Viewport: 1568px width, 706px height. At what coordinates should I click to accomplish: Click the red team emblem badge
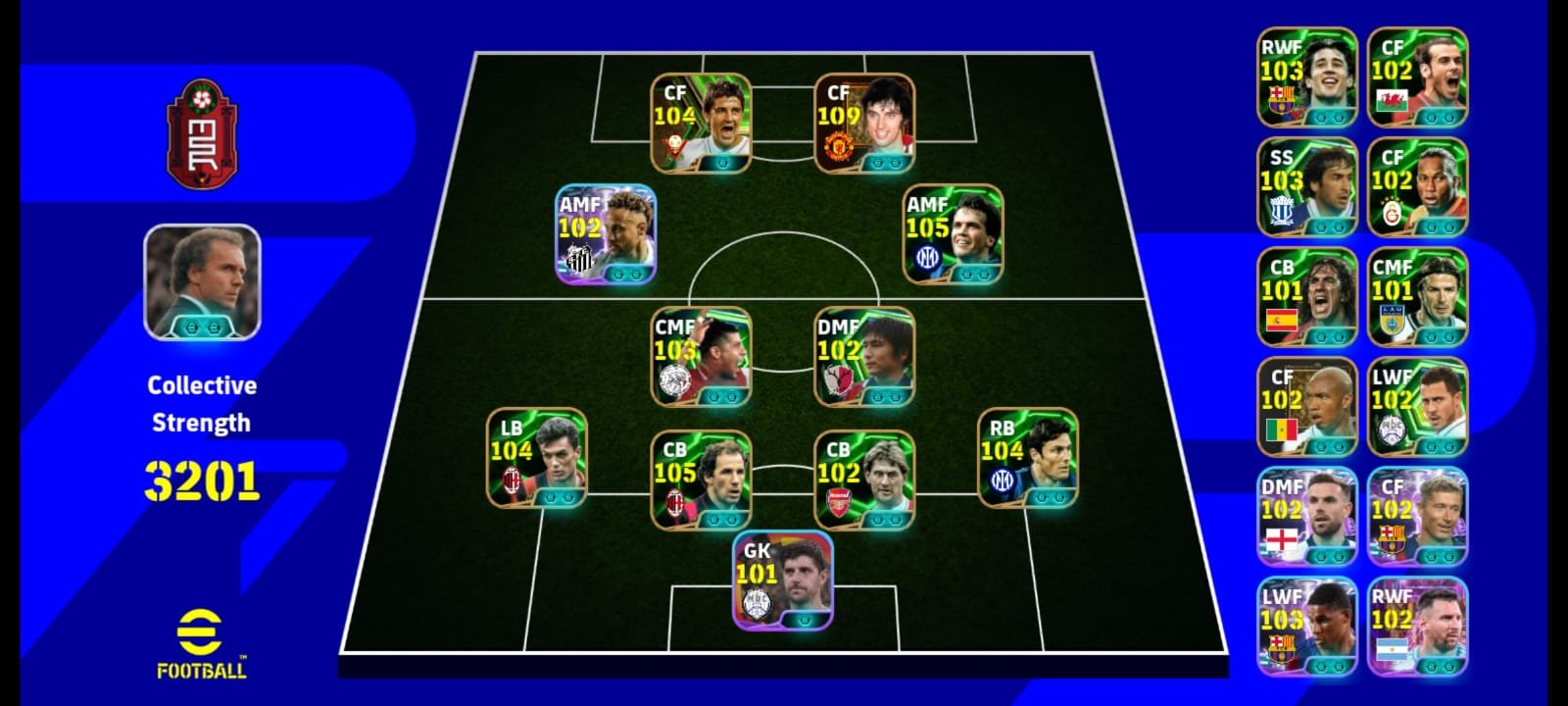(x=202, y=133)
